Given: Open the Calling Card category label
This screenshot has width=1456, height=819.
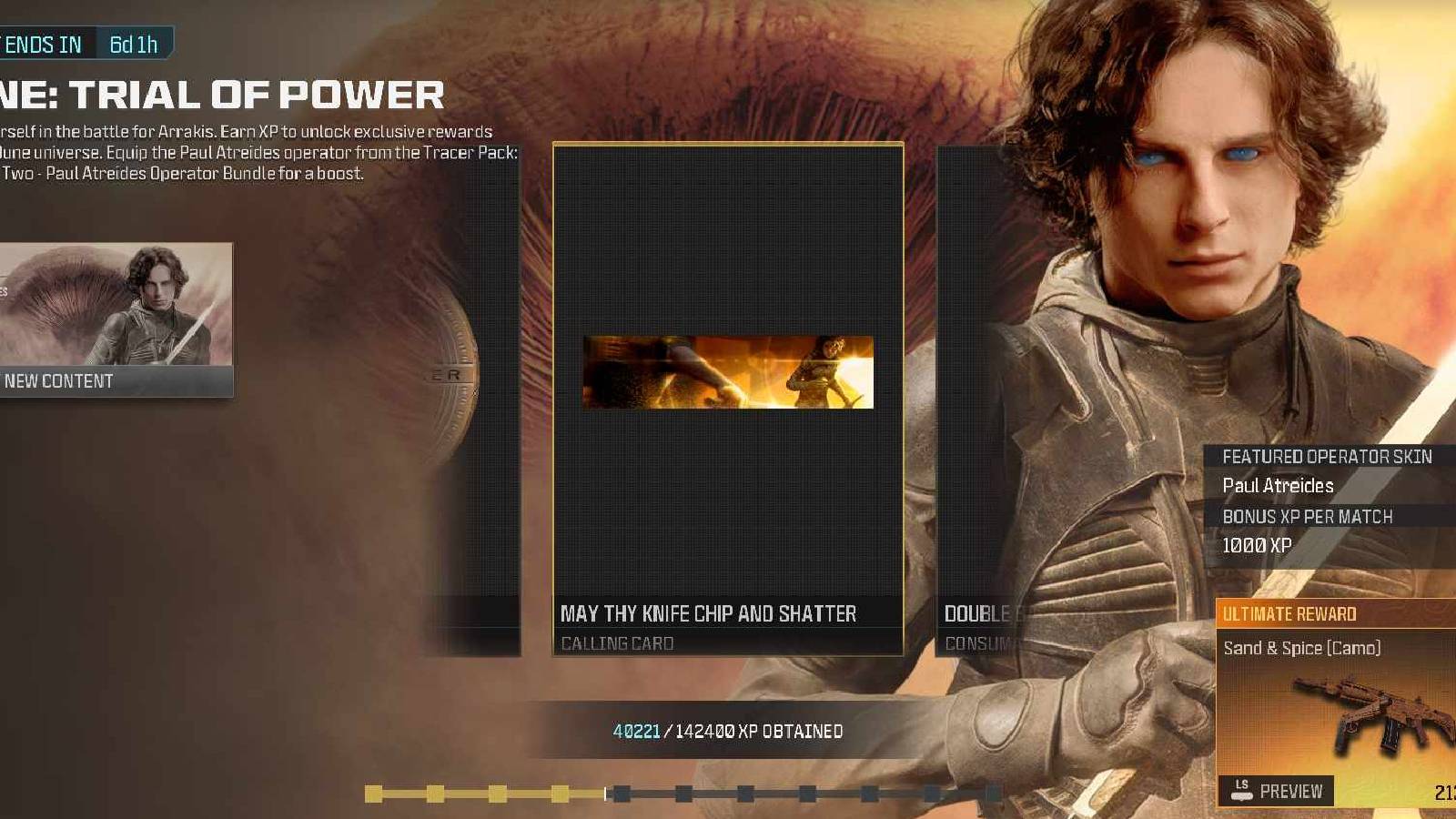Looking at the screenshot, I should pos(615,643).
